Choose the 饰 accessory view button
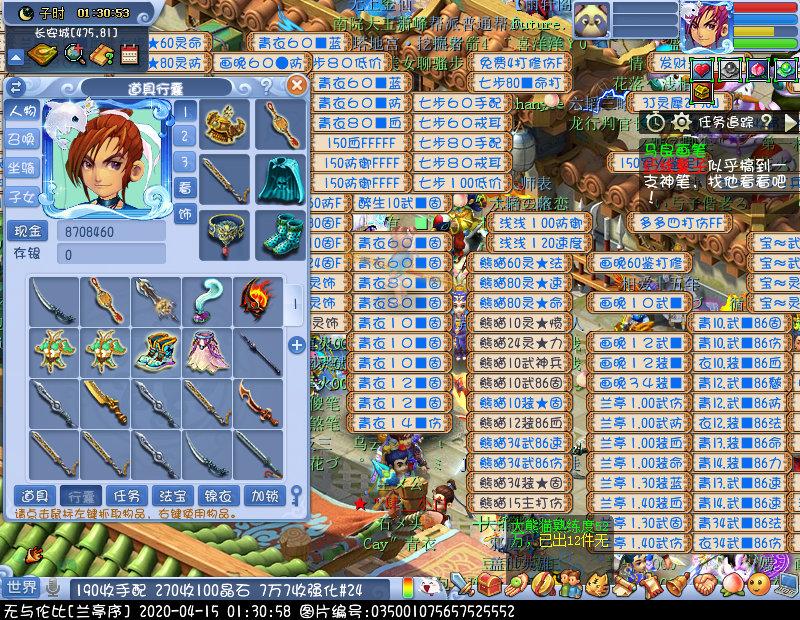This screenshot has width=800, height=620. [185, 214]
